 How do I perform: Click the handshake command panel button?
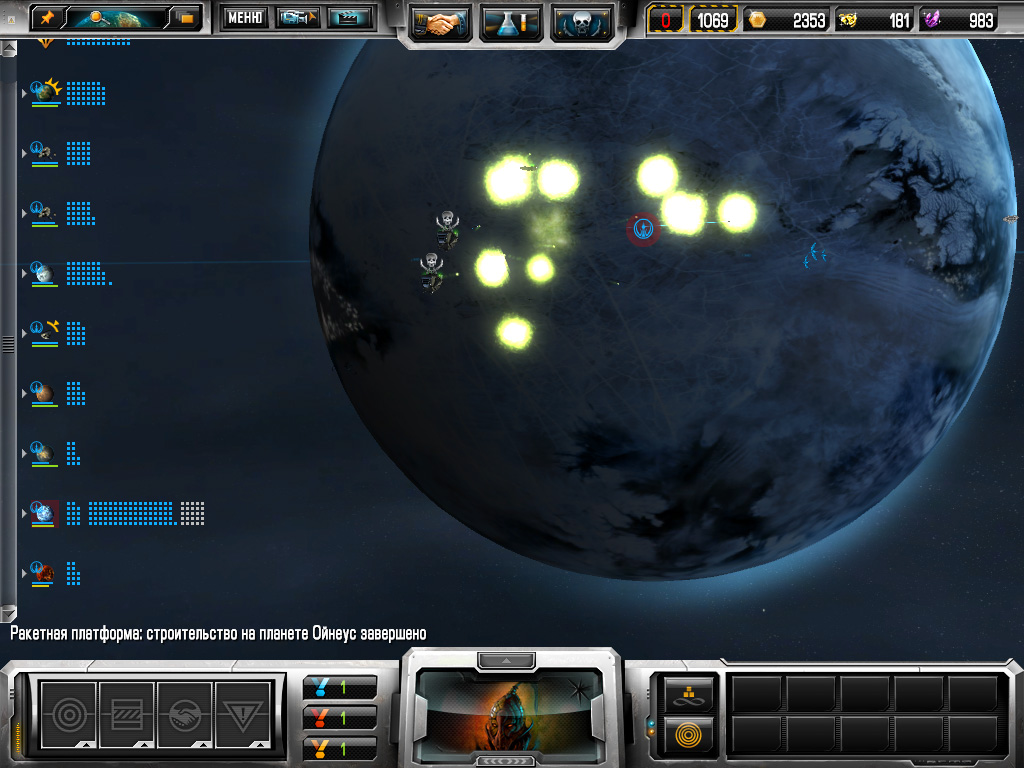[x=184, y=714]
